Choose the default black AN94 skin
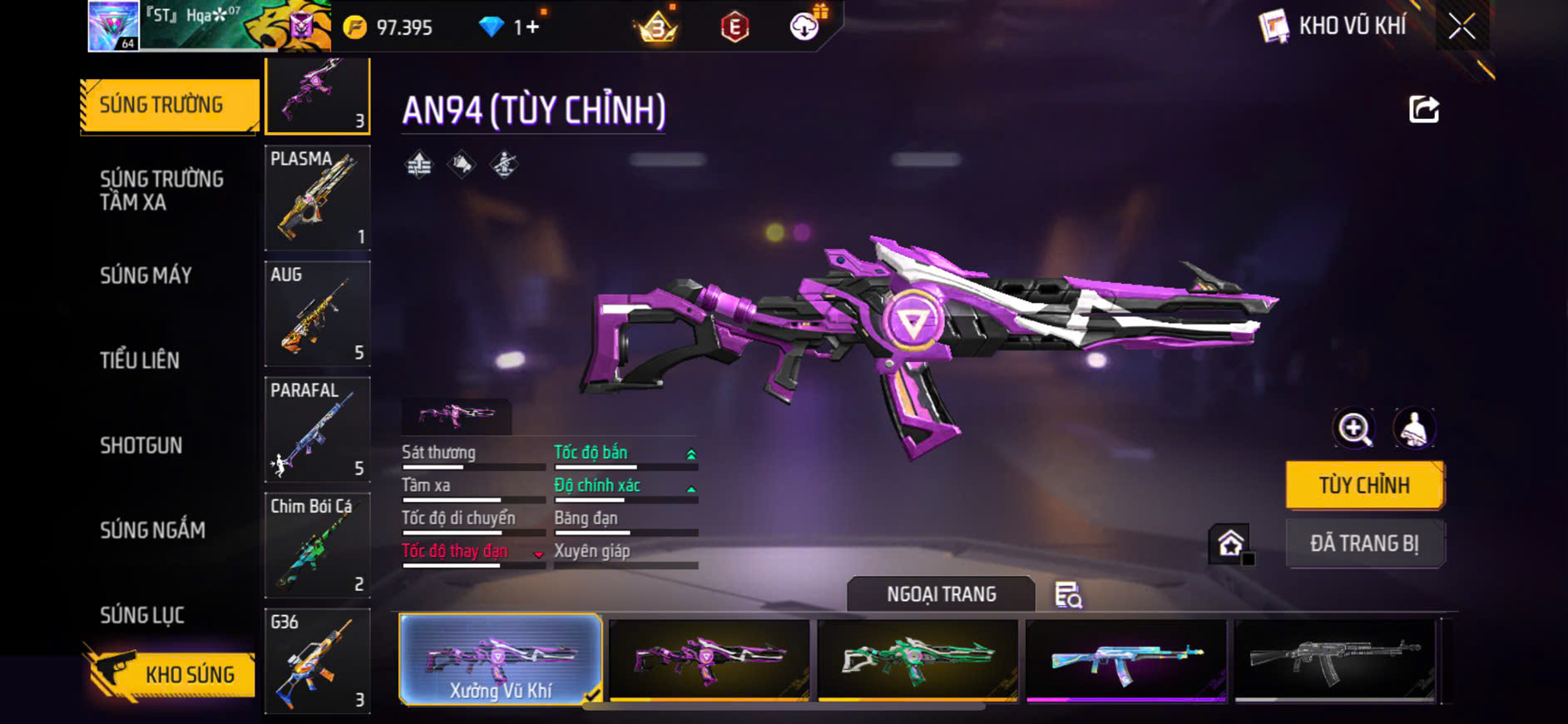This screenshot has width=1568, height=724. [1335, 659]
